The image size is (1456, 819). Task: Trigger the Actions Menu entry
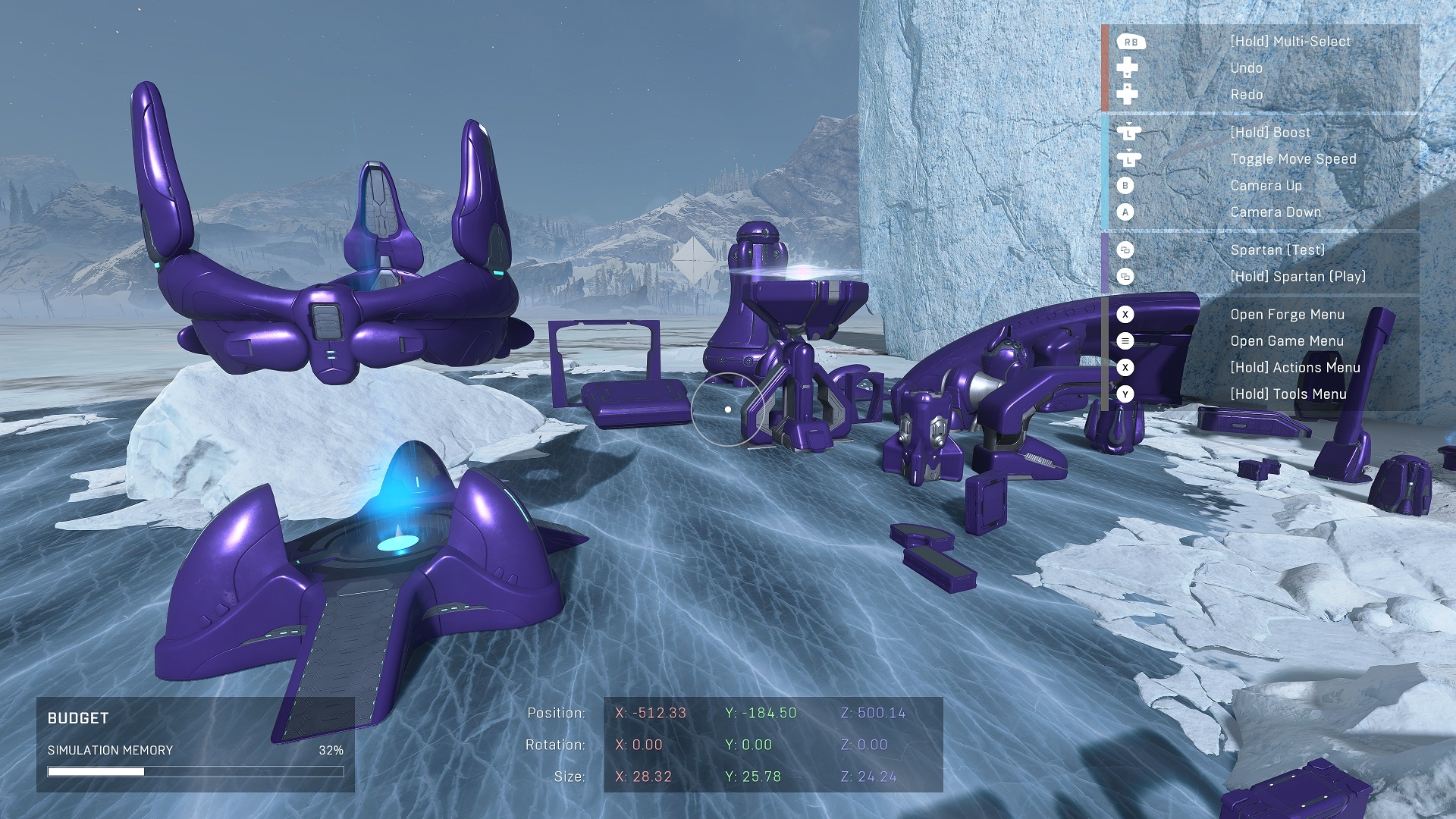(1296, 367)
